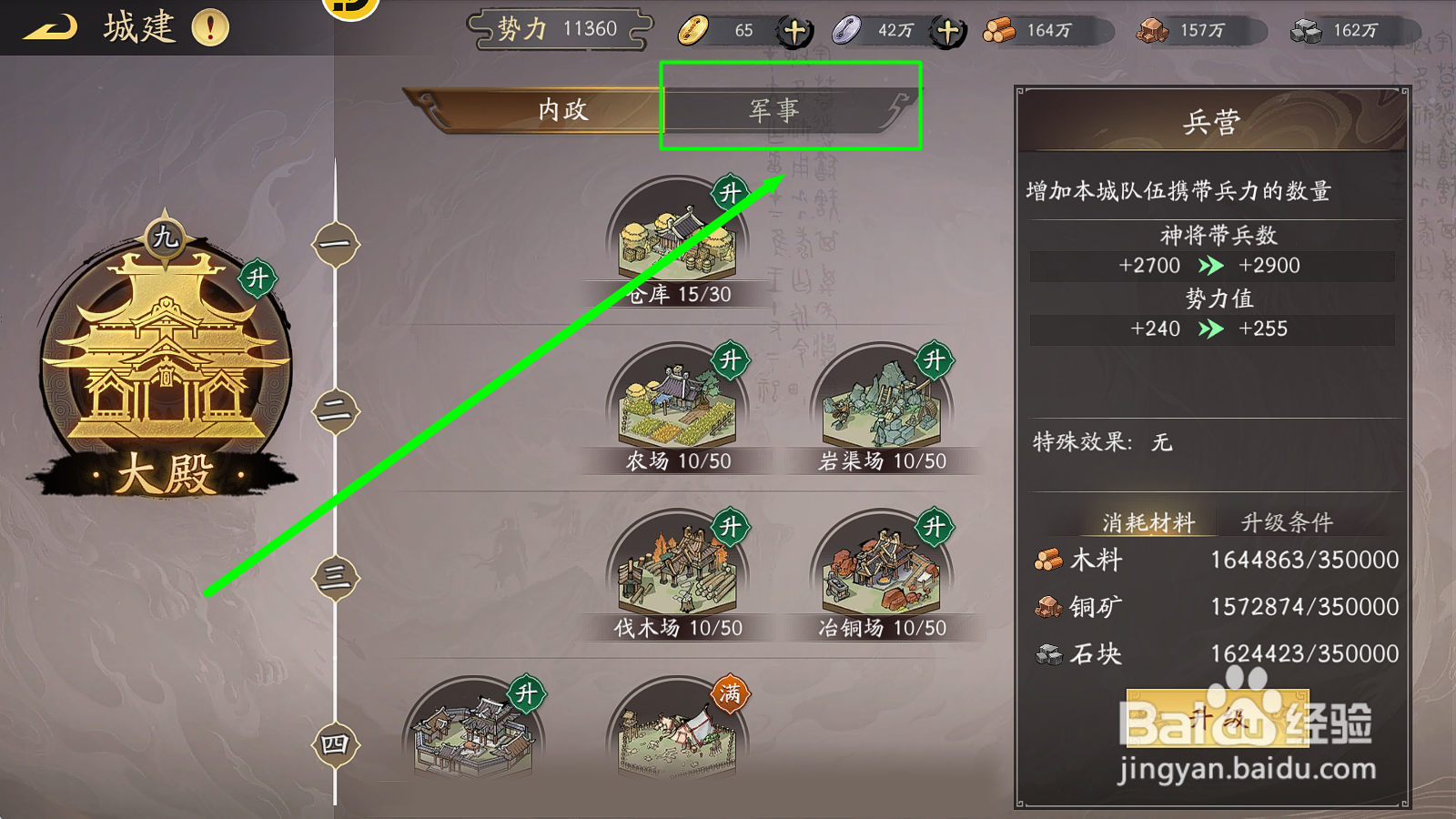View the 升级条件 upgrade conditions tab
1456x819 pixels.
pyautogui.click(x=1289, y=522)
